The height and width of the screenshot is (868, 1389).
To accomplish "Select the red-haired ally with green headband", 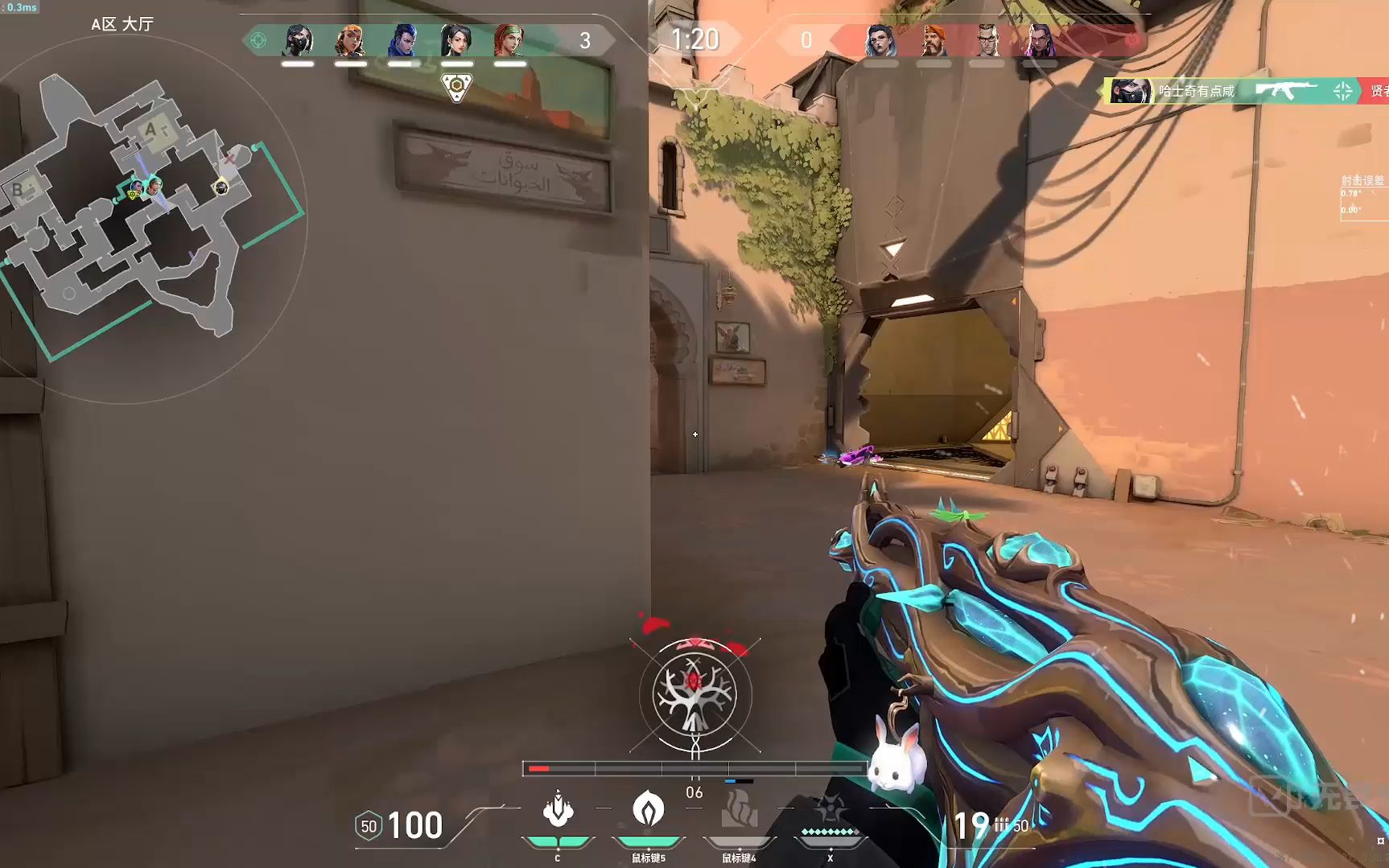I will pyautogui.click(x=509, y=40).
